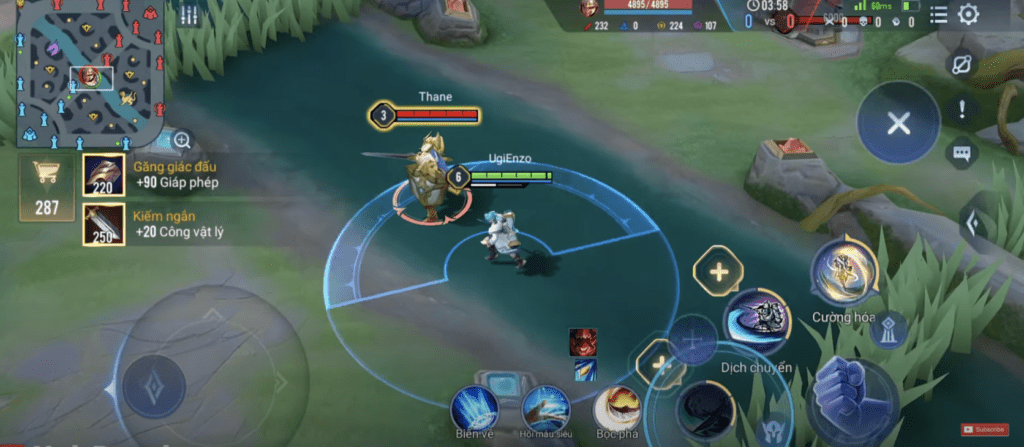Activate the Cường hóa ultimate skill
This screenshot has height=447, width=1024.
point(844,271)
